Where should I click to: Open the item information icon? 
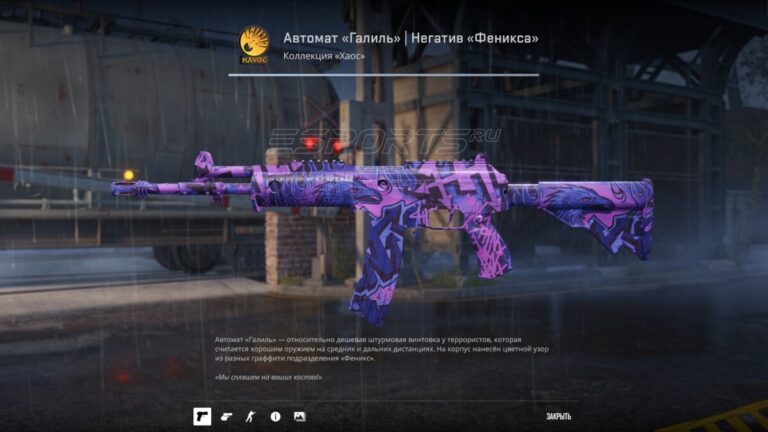pos(275,416)
